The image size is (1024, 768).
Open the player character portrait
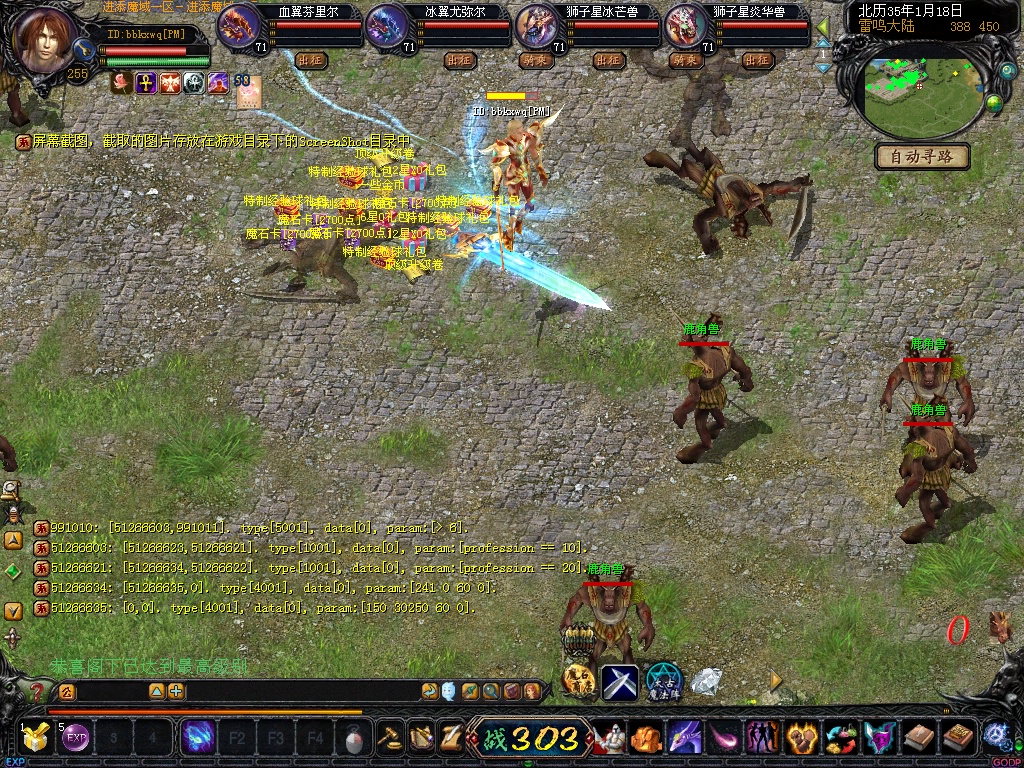point(43,40)
